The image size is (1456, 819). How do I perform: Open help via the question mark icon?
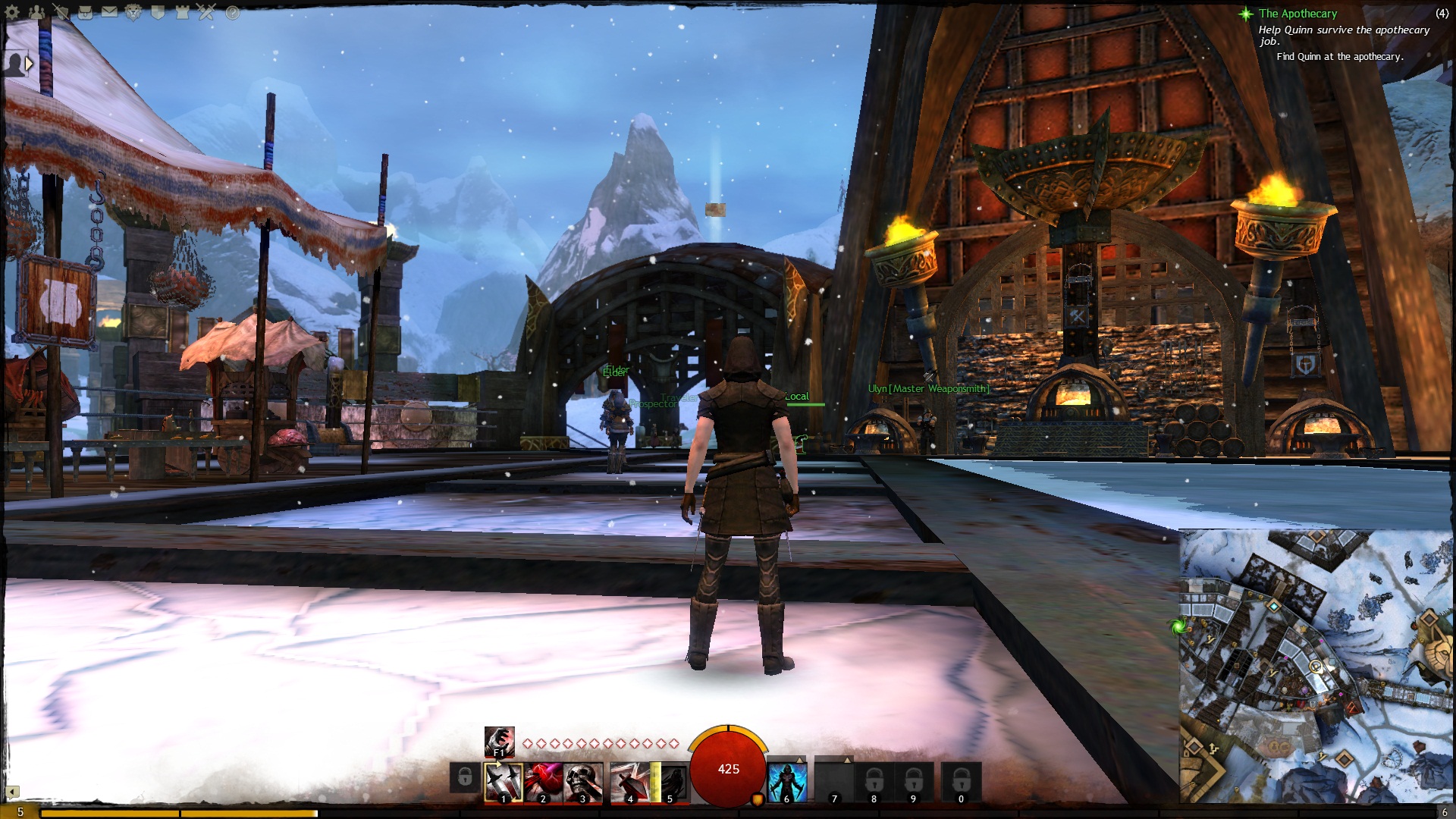click(x=232, y=12)
